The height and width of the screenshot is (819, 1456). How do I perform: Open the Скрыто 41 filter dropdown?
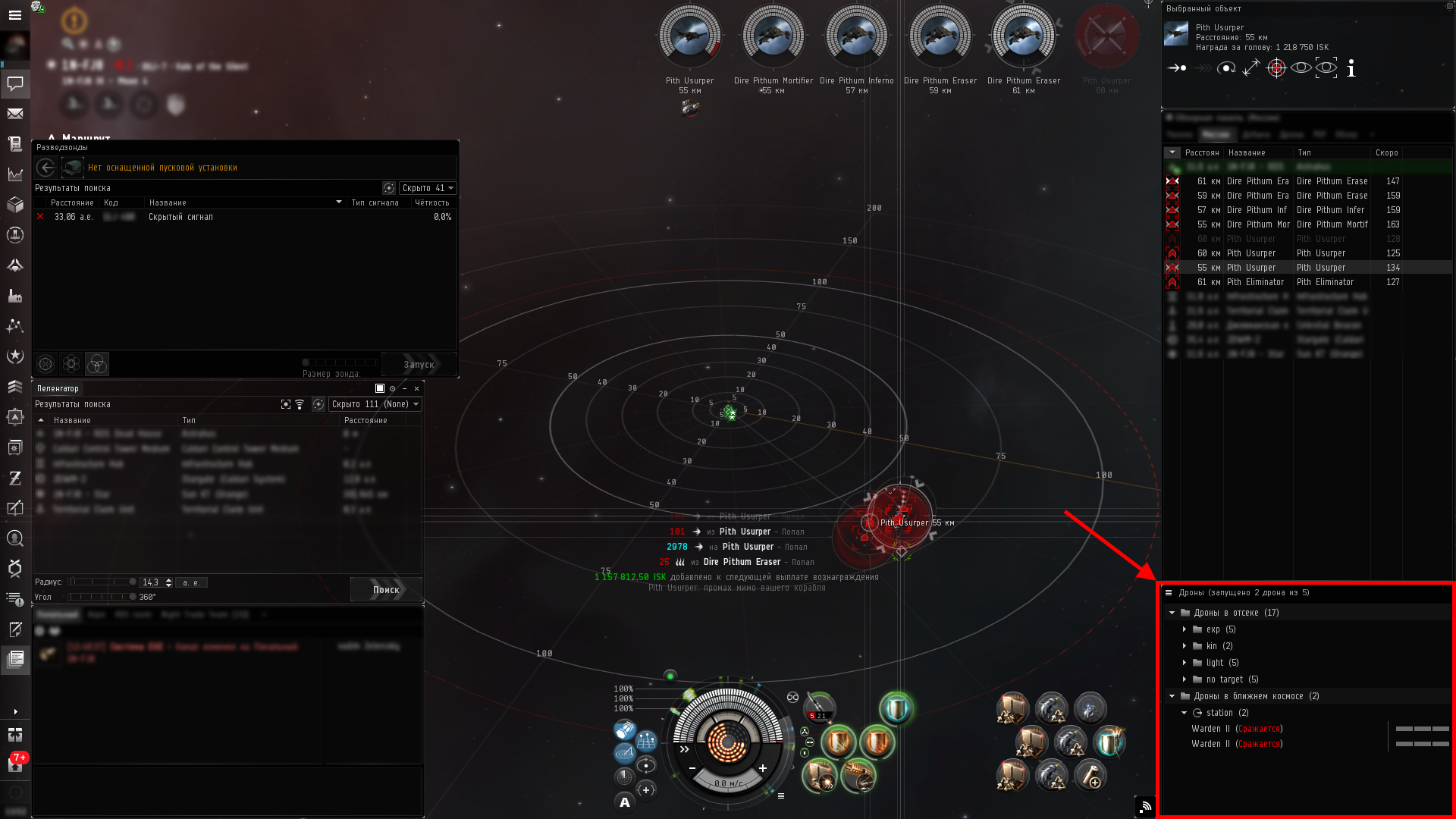tap(428, 188)
